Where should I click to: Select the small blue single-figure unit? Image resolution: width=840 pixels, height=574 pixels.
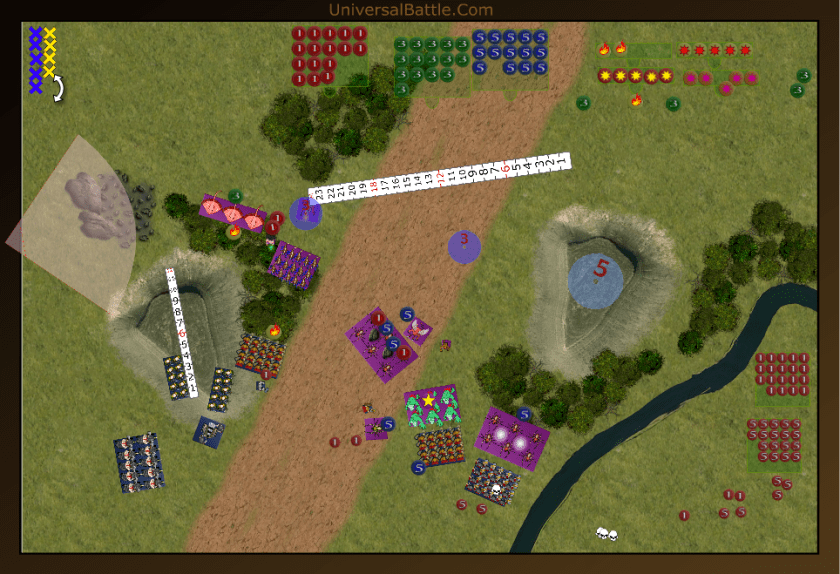209,431
